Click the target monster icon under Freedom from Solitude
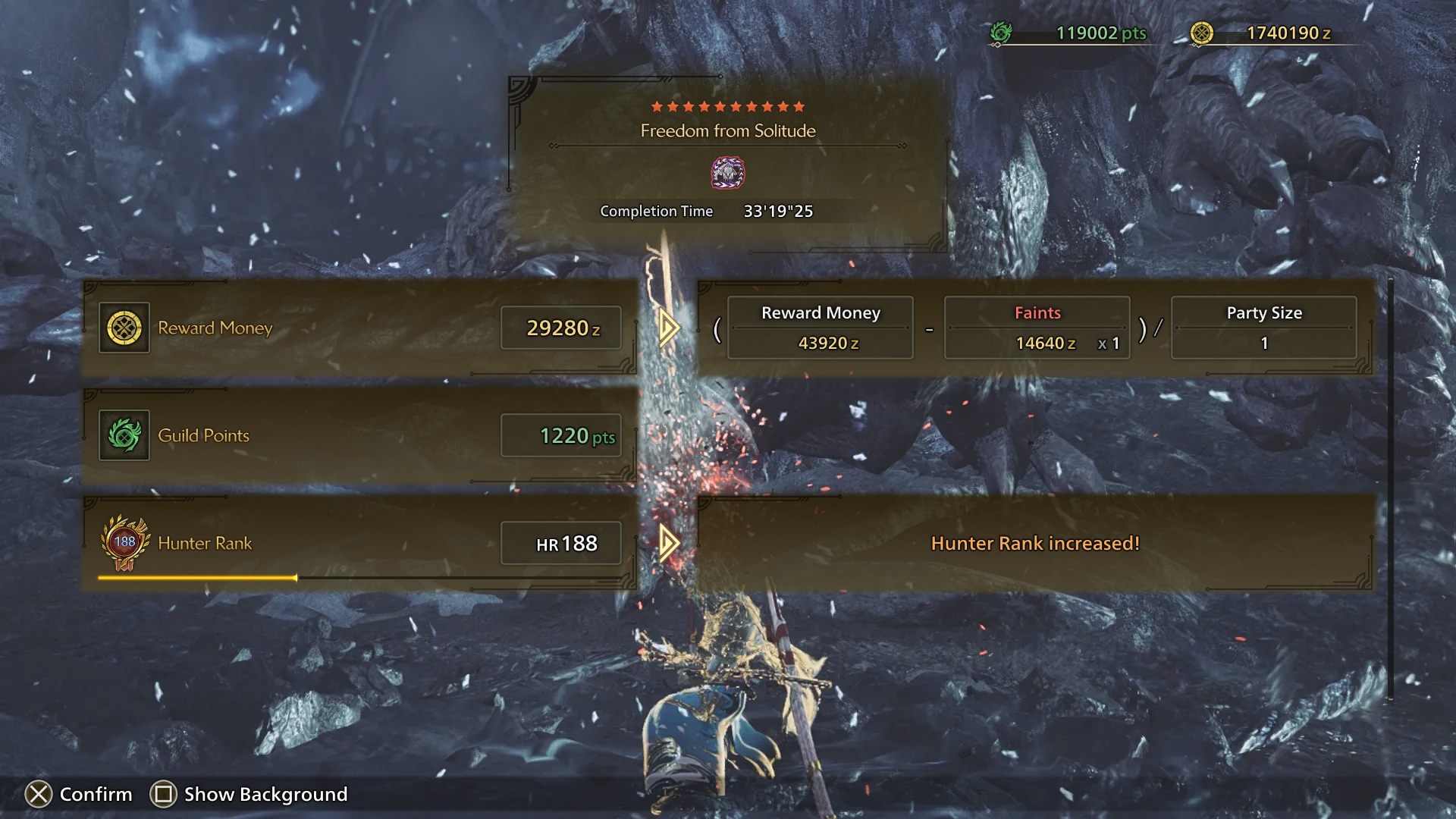 tap(727, 173)
